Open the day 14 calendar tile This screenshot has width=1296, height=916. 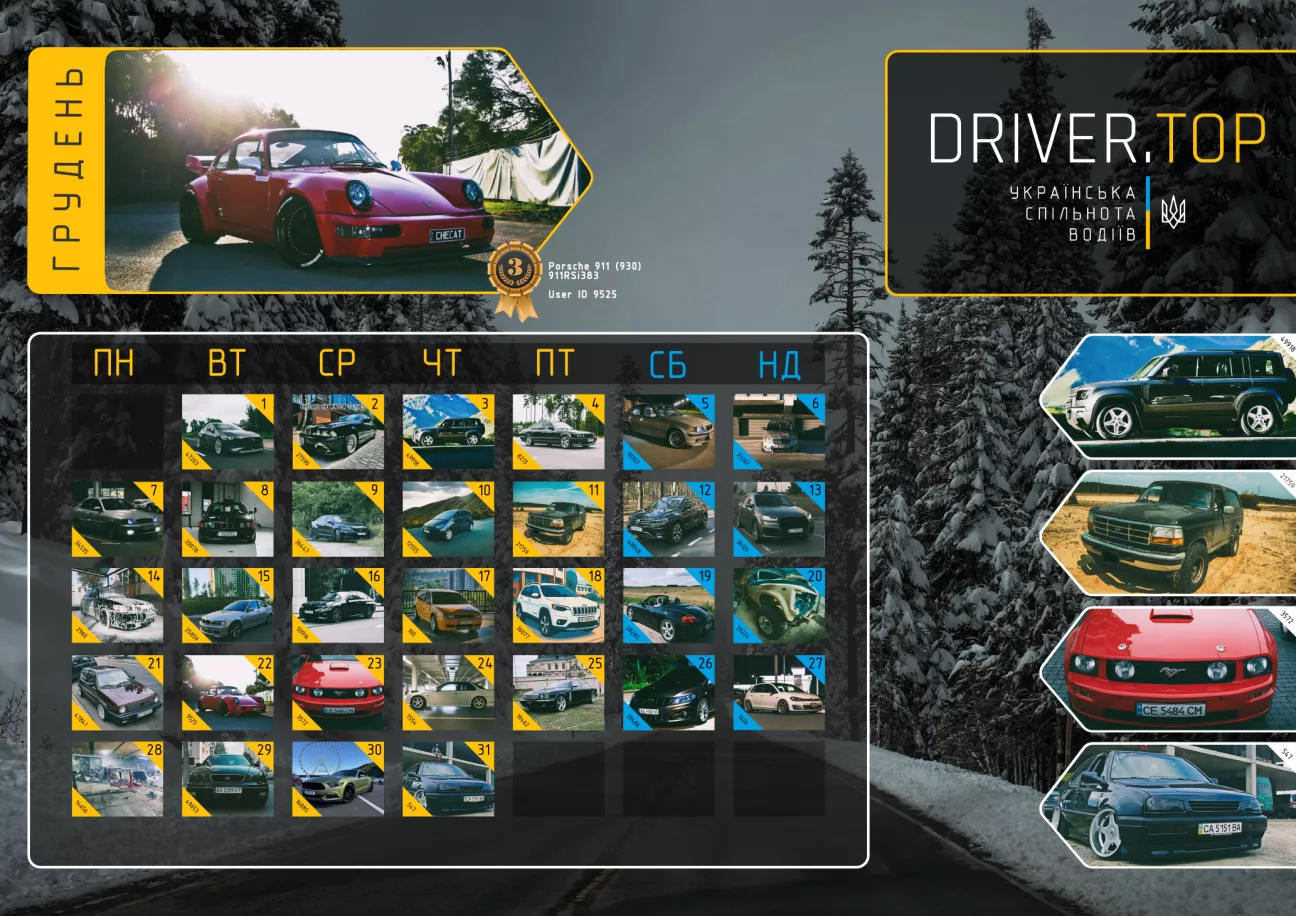(x=117, y=606)
